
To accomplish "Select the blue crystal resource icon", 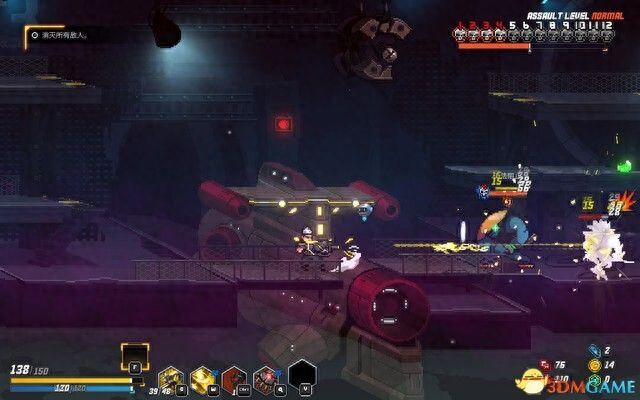I will point(595,352).
